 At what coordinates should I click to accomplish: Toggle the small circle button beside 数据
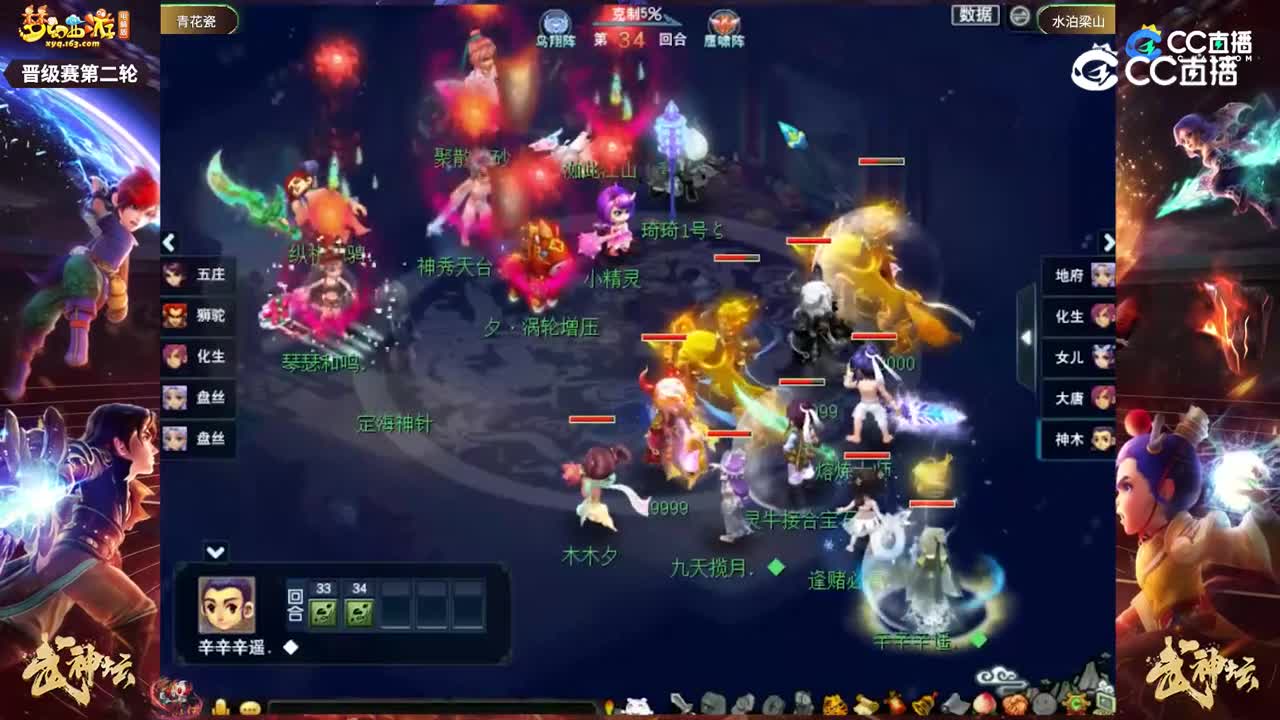1020,18
